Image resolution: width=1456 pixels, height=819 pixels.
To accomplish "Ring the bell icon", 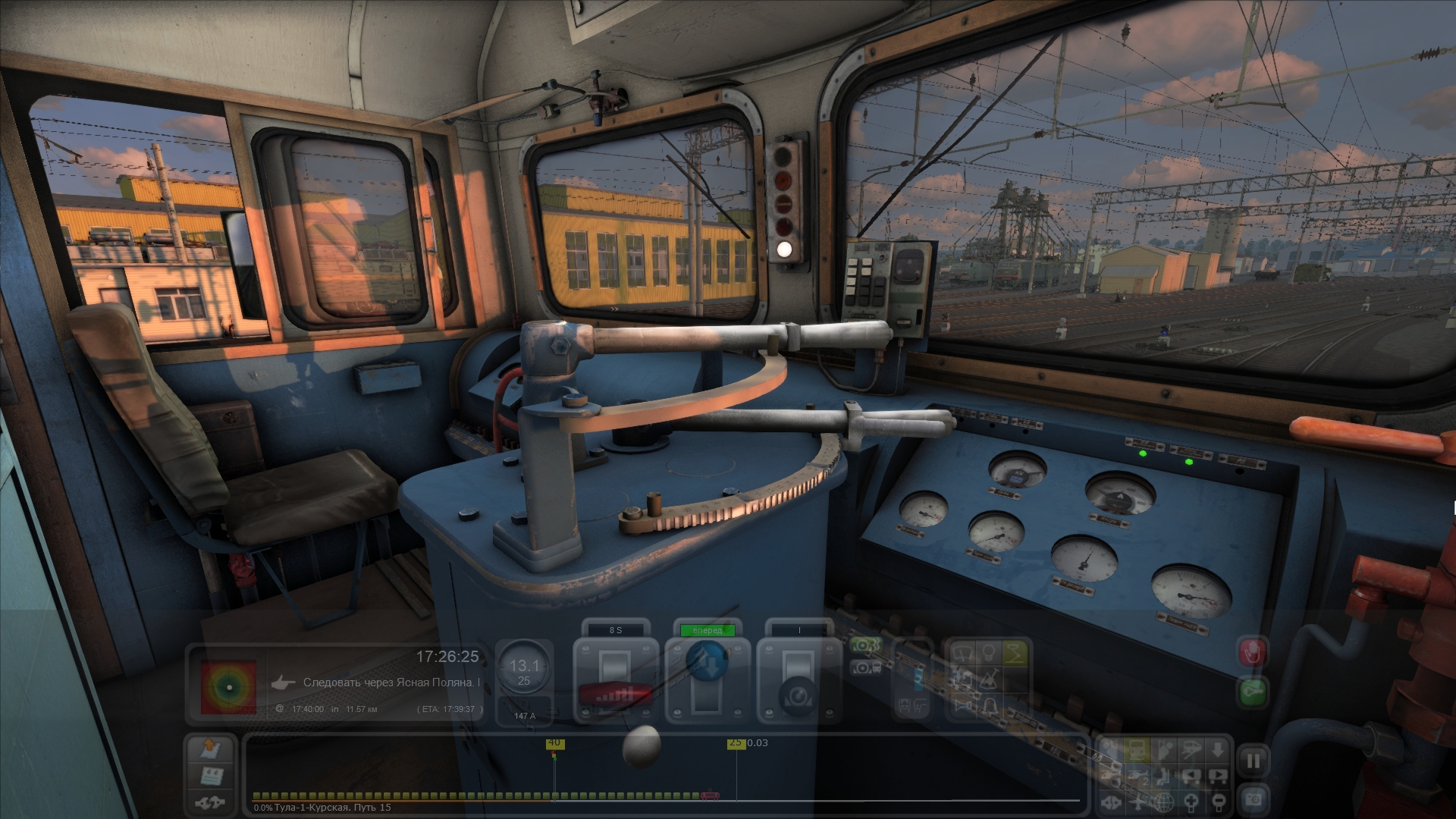I will [989, 707].
